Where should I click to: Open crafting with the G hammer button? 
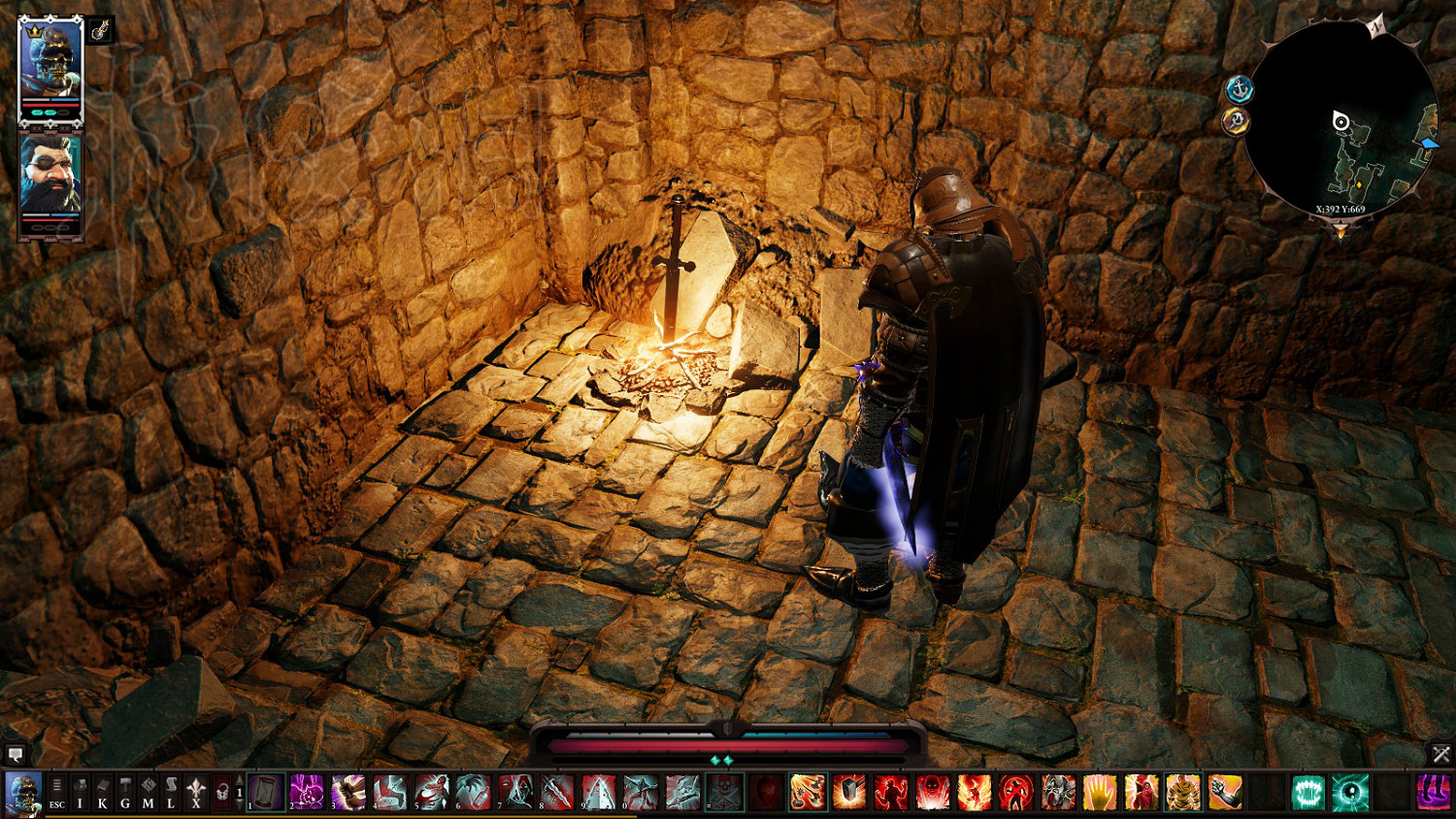[125, 792]
